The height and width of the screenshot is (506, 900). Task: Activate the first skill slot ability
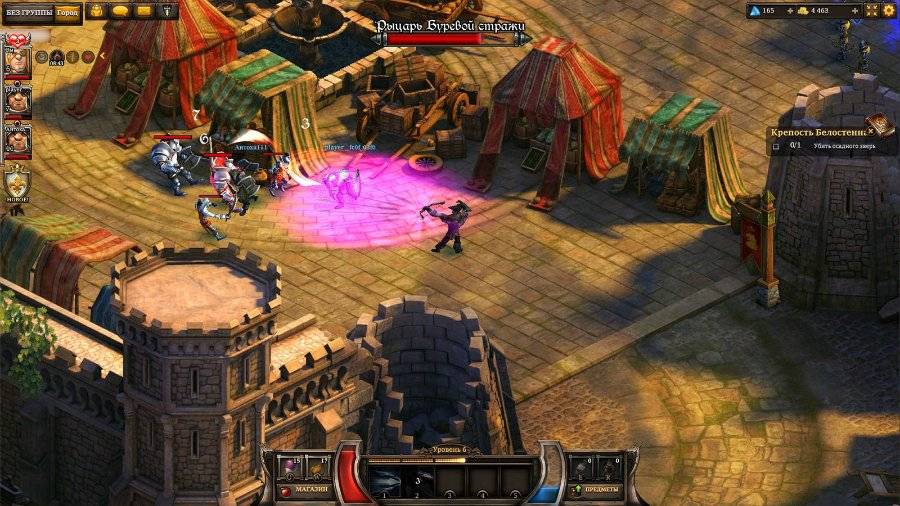386,481
